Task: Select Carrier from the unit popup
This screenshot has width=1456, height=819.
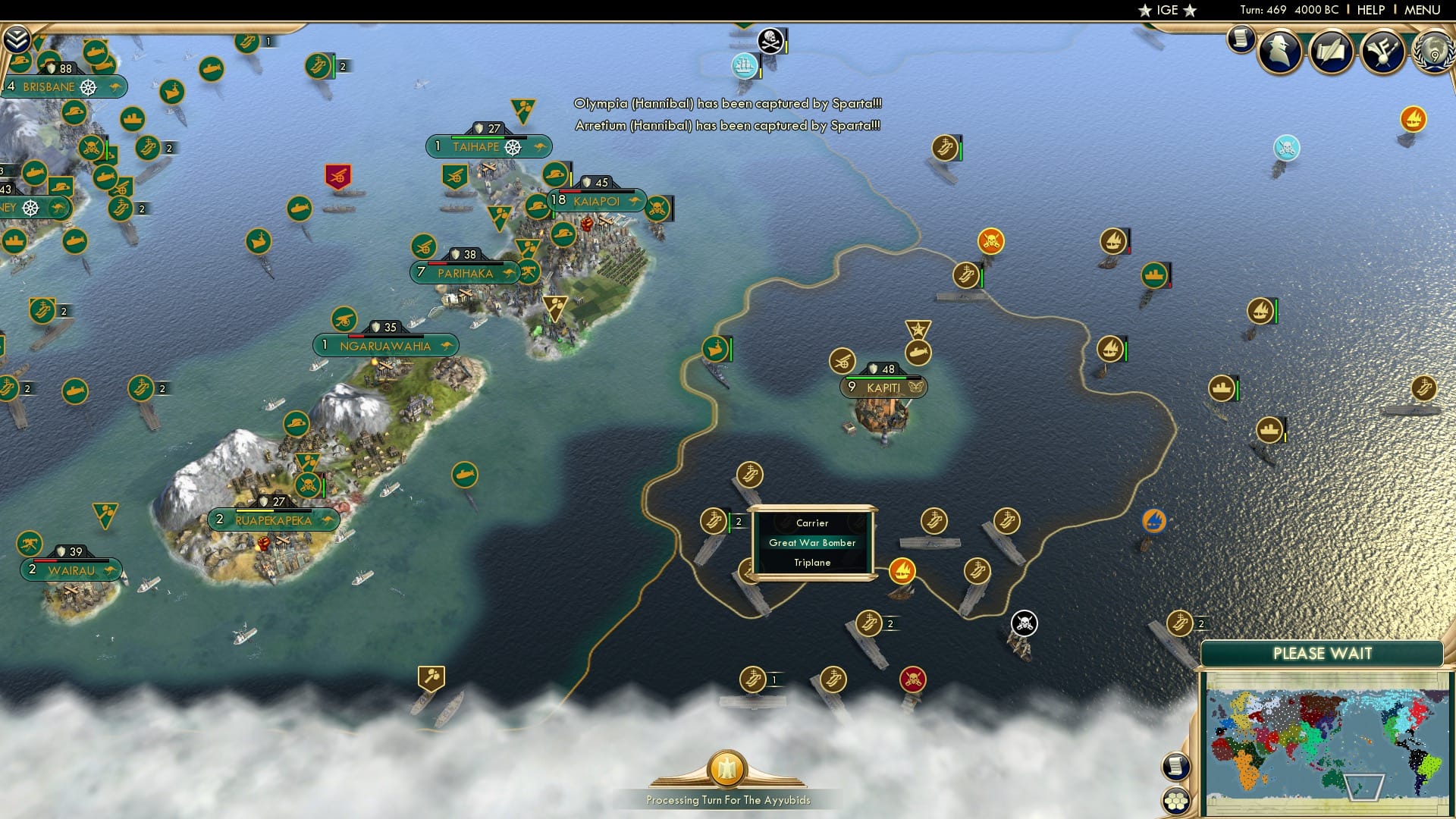Action: pyautogui.click(x=811, y=522)
